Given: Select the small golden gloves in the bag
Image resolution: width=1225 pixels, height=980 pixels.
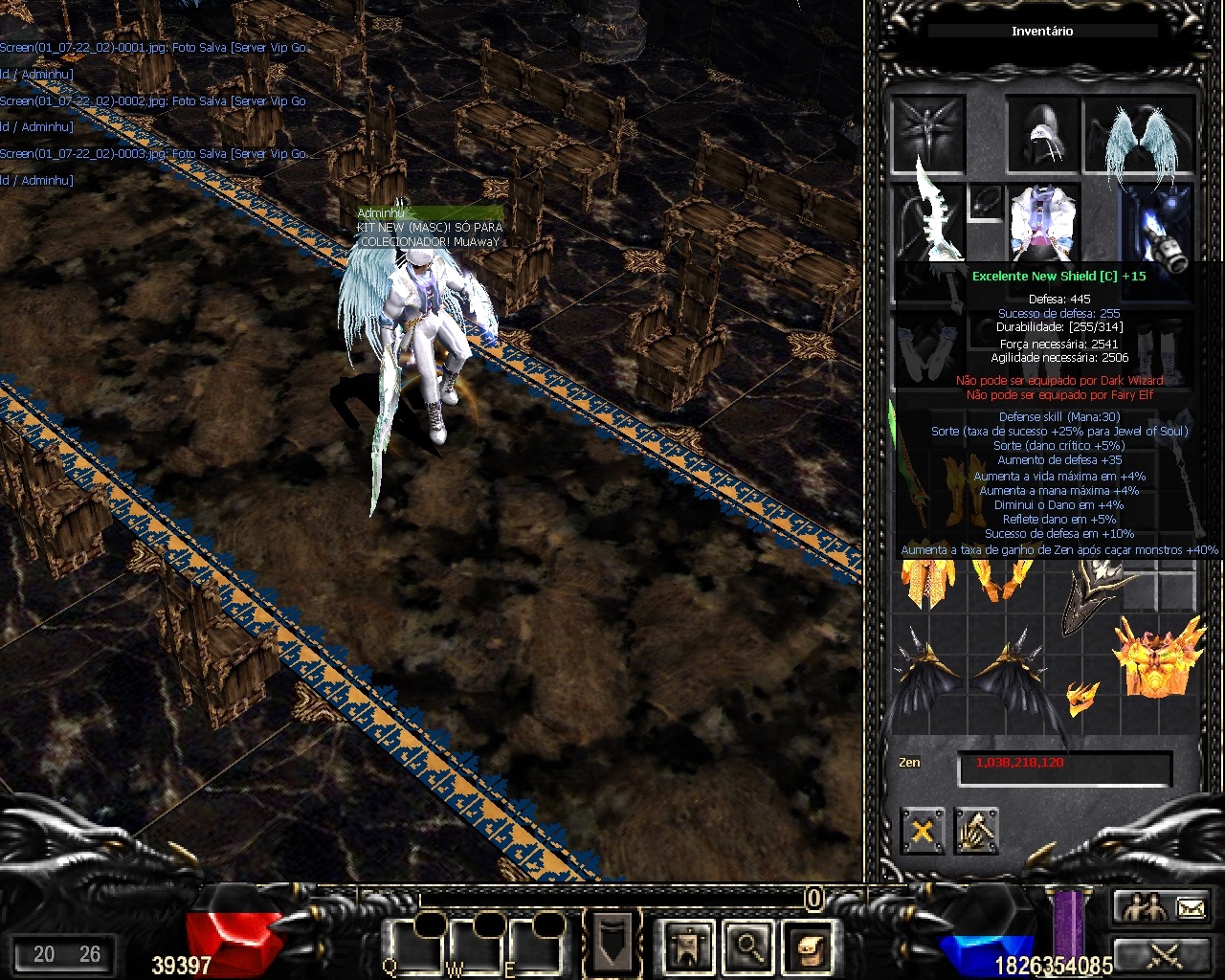Looking at the screenshot, I should point(1081,698).
